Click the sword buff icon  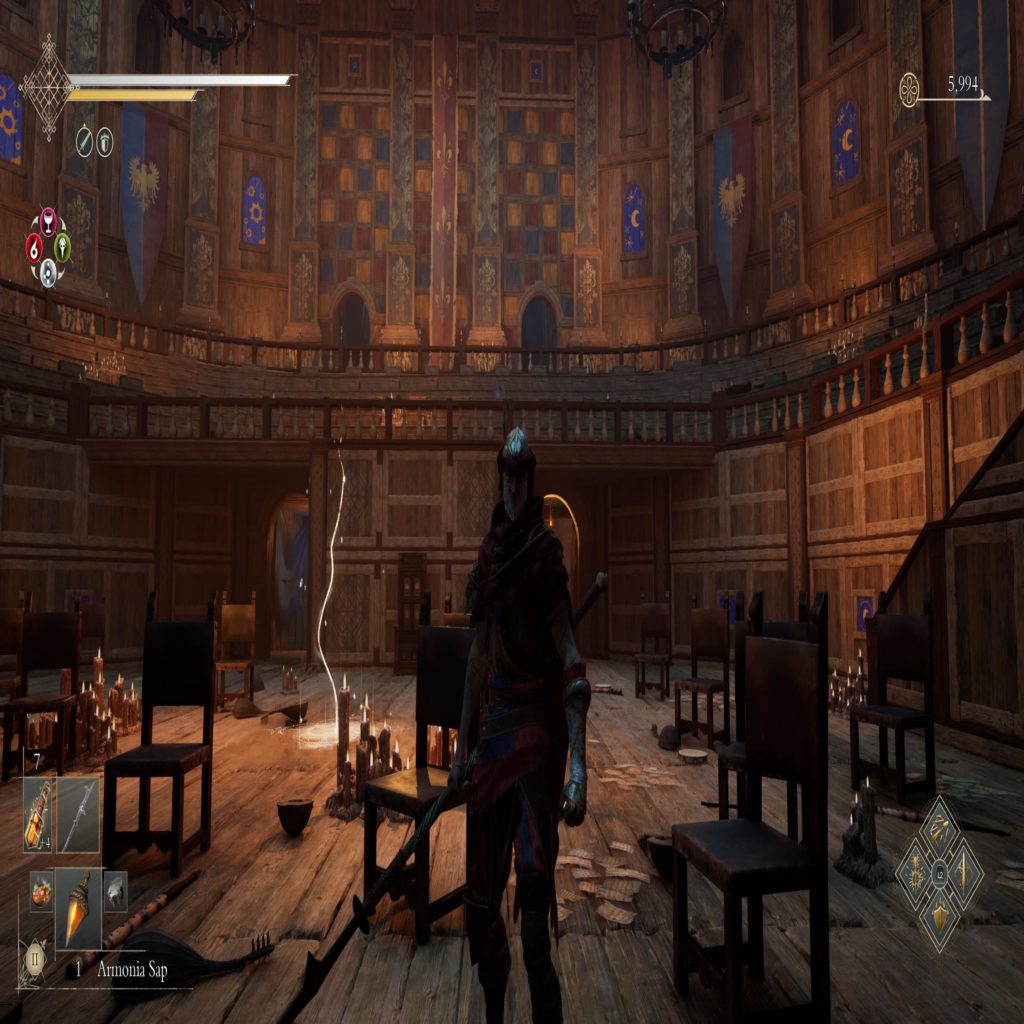[84, 141]
